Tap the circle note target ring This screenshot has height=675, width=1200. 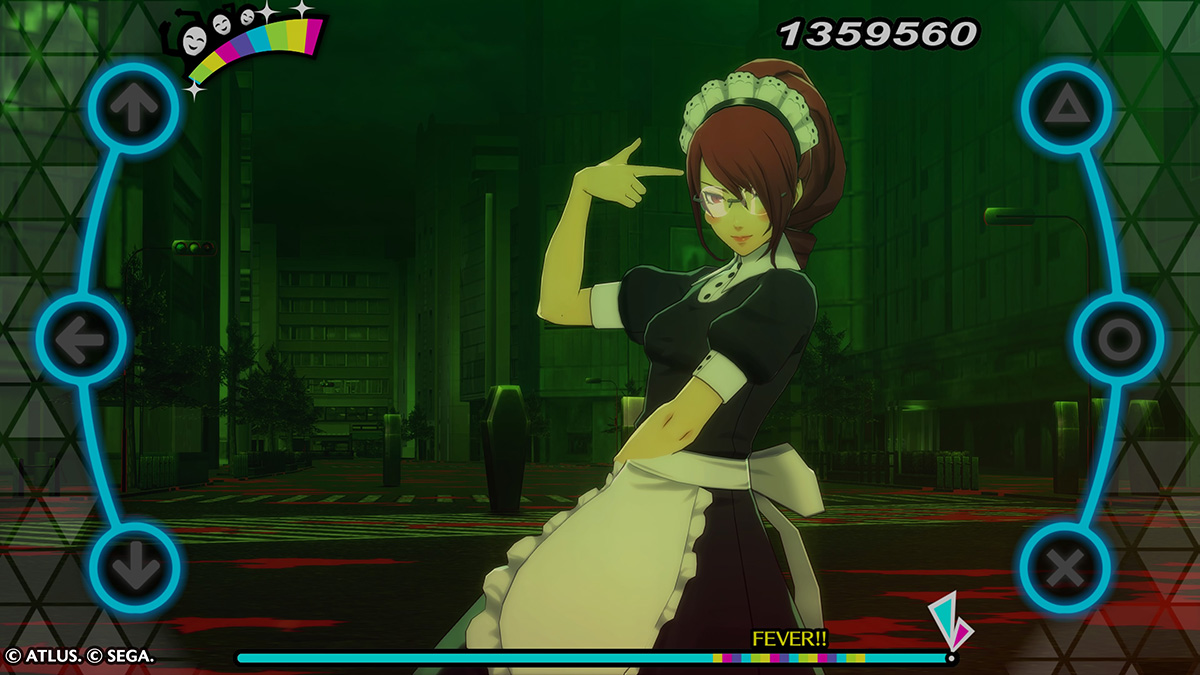[x=1118, y=341]
